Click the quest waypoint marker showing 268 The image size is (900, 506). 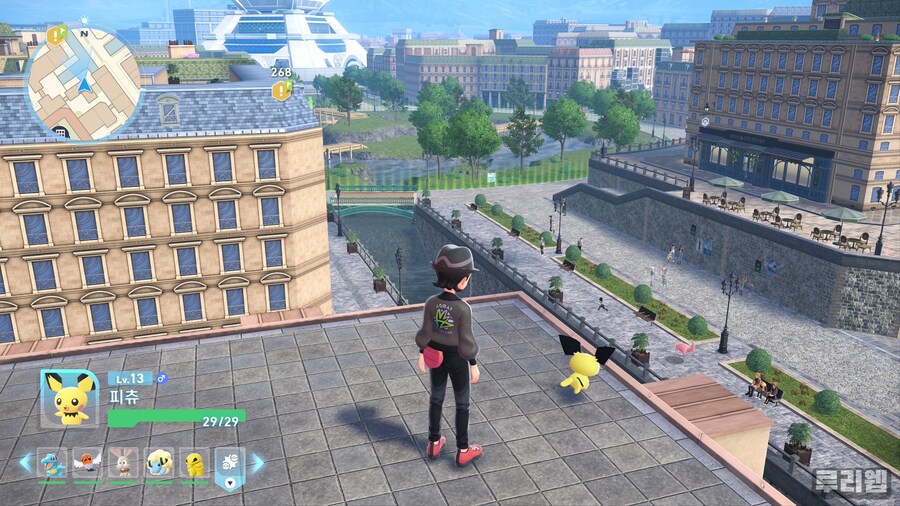282,90
